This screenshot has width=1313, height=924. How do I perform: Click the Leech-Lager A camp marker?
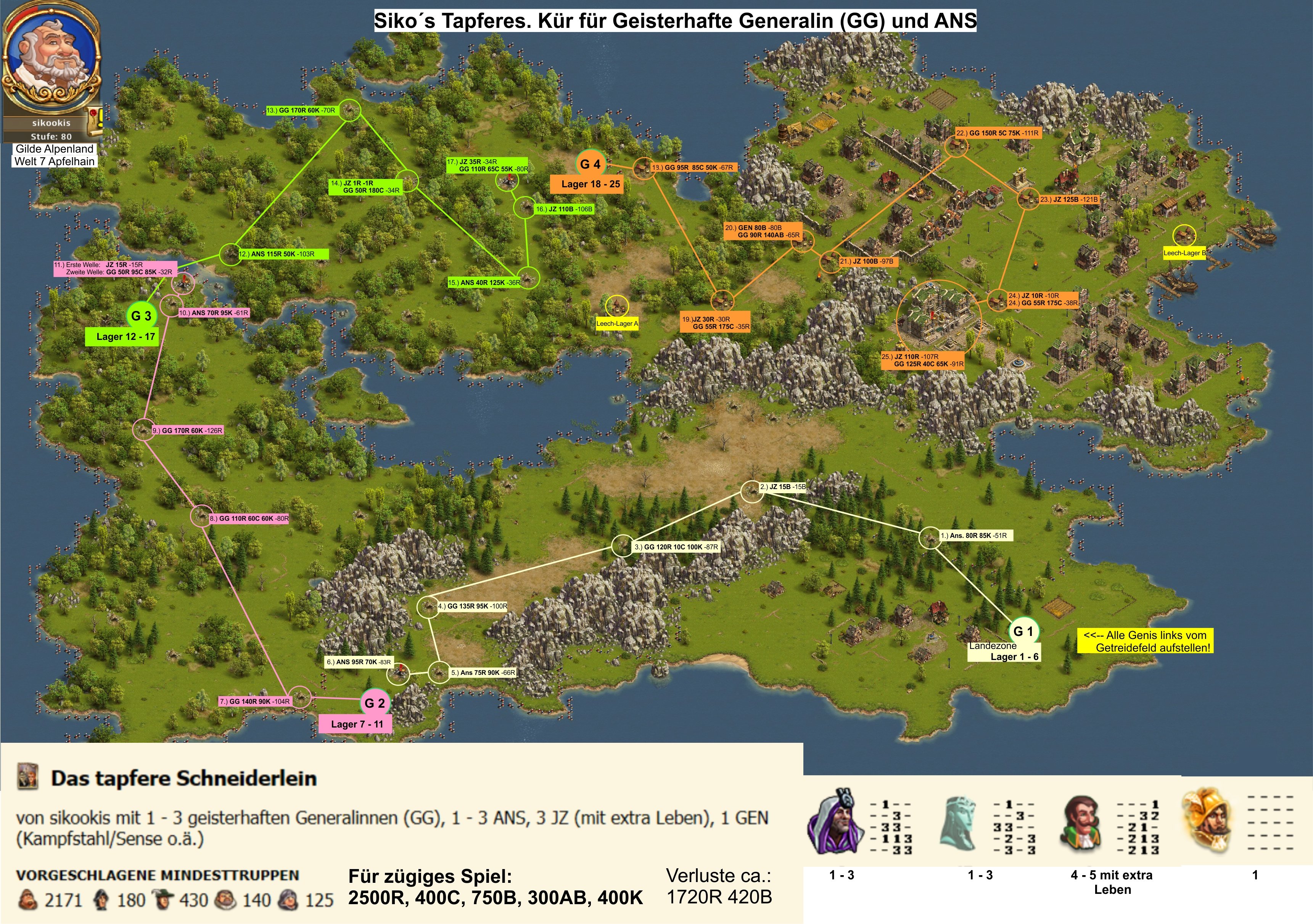616,306
